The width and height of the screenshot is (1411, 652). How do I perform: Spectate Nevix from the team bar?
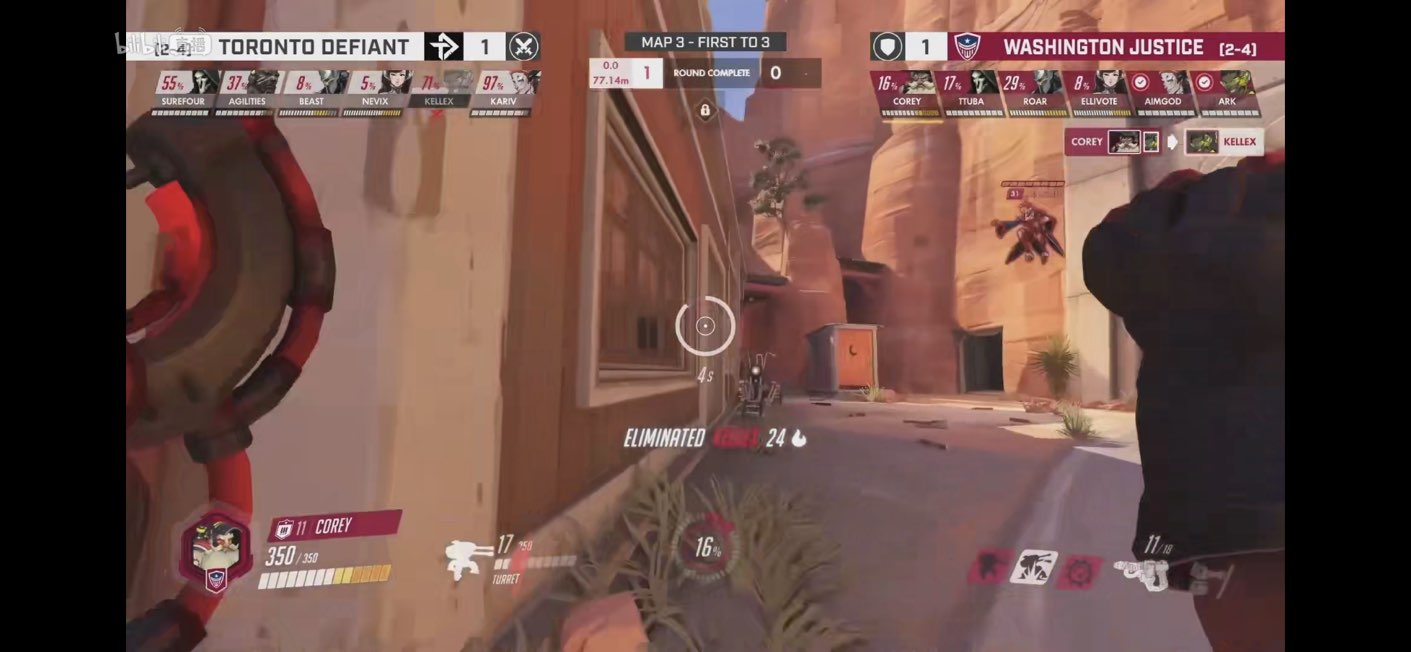(375, 90)
